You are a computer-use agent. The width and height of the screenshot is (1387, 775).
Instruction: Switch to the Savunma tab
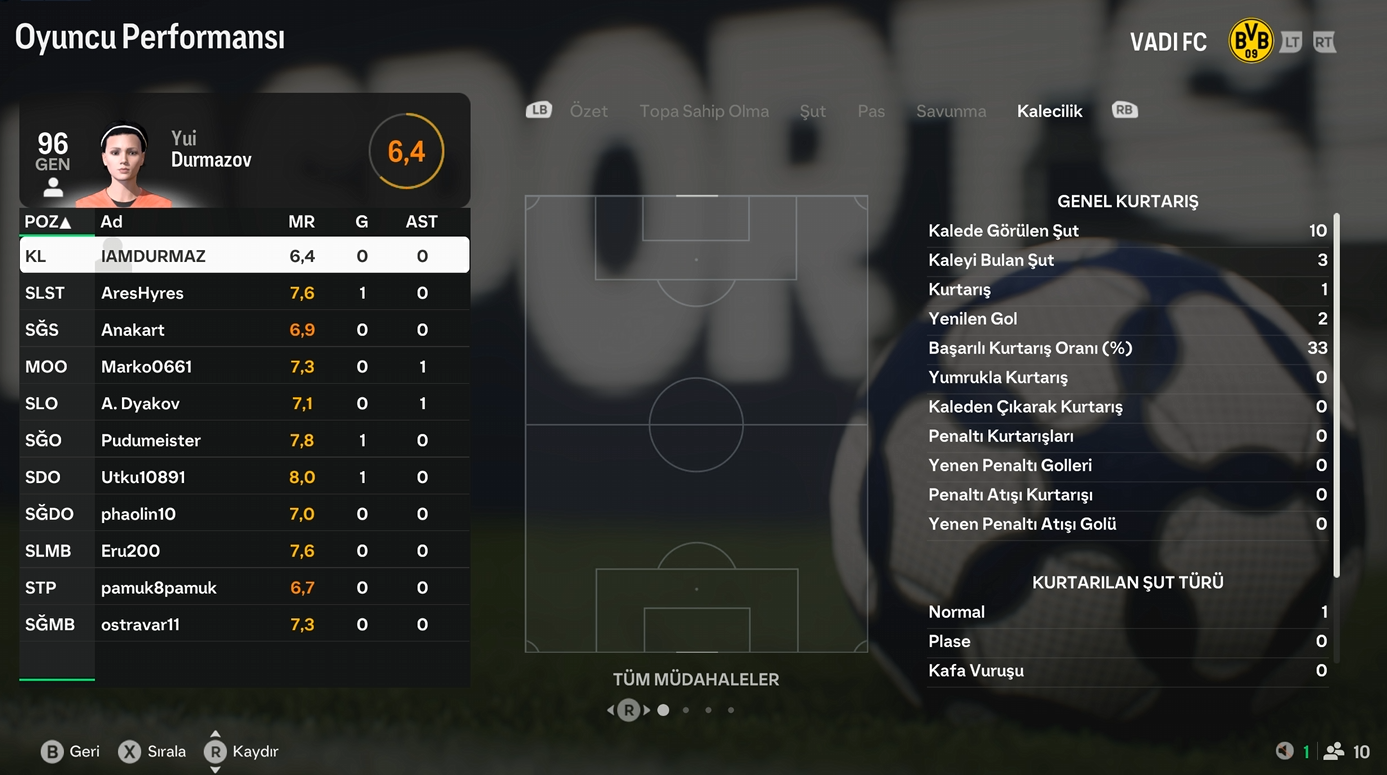[x=951, y=111]
